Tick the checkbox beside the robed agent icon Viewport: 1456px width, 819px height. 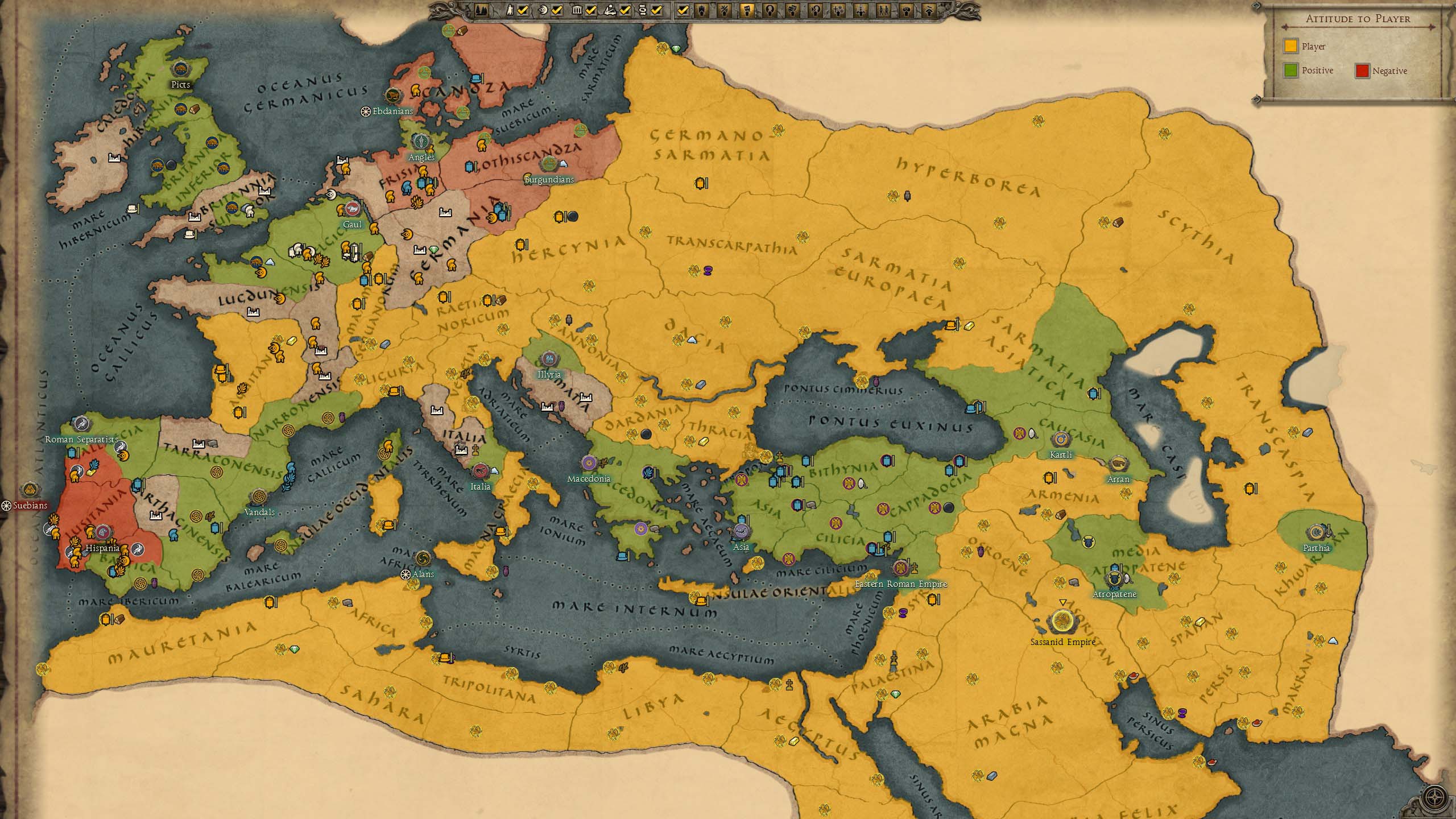pos(523,10)
